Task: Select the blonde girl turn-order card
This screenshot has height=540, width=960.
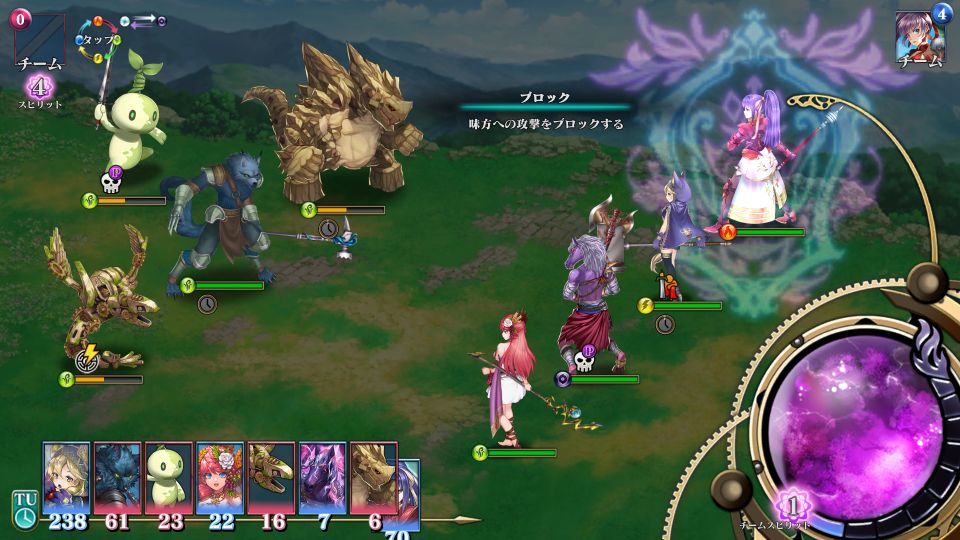Action: pyautogui.click(x=66, y=478)
